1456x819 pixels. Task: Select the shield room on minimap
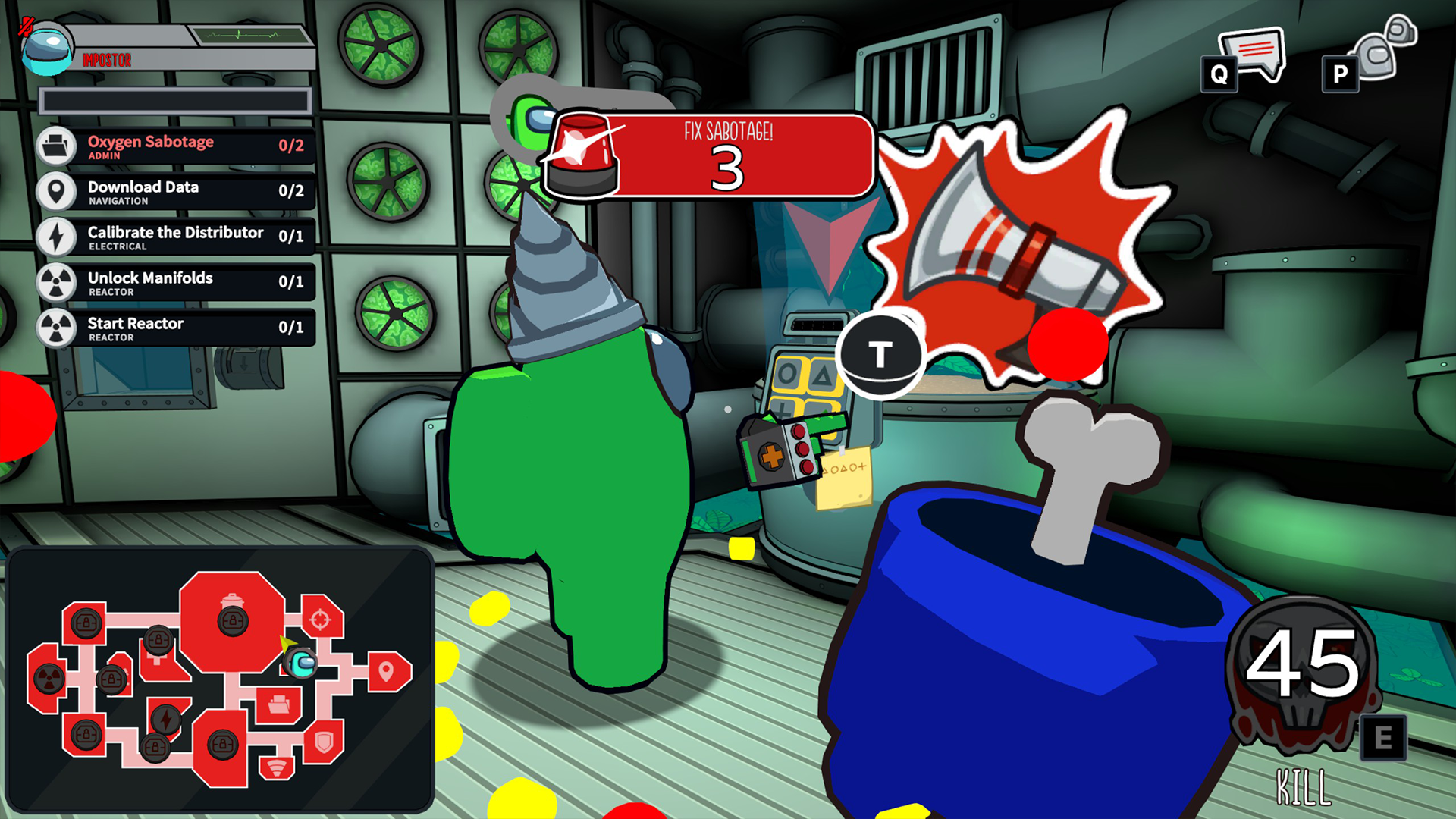325,741
